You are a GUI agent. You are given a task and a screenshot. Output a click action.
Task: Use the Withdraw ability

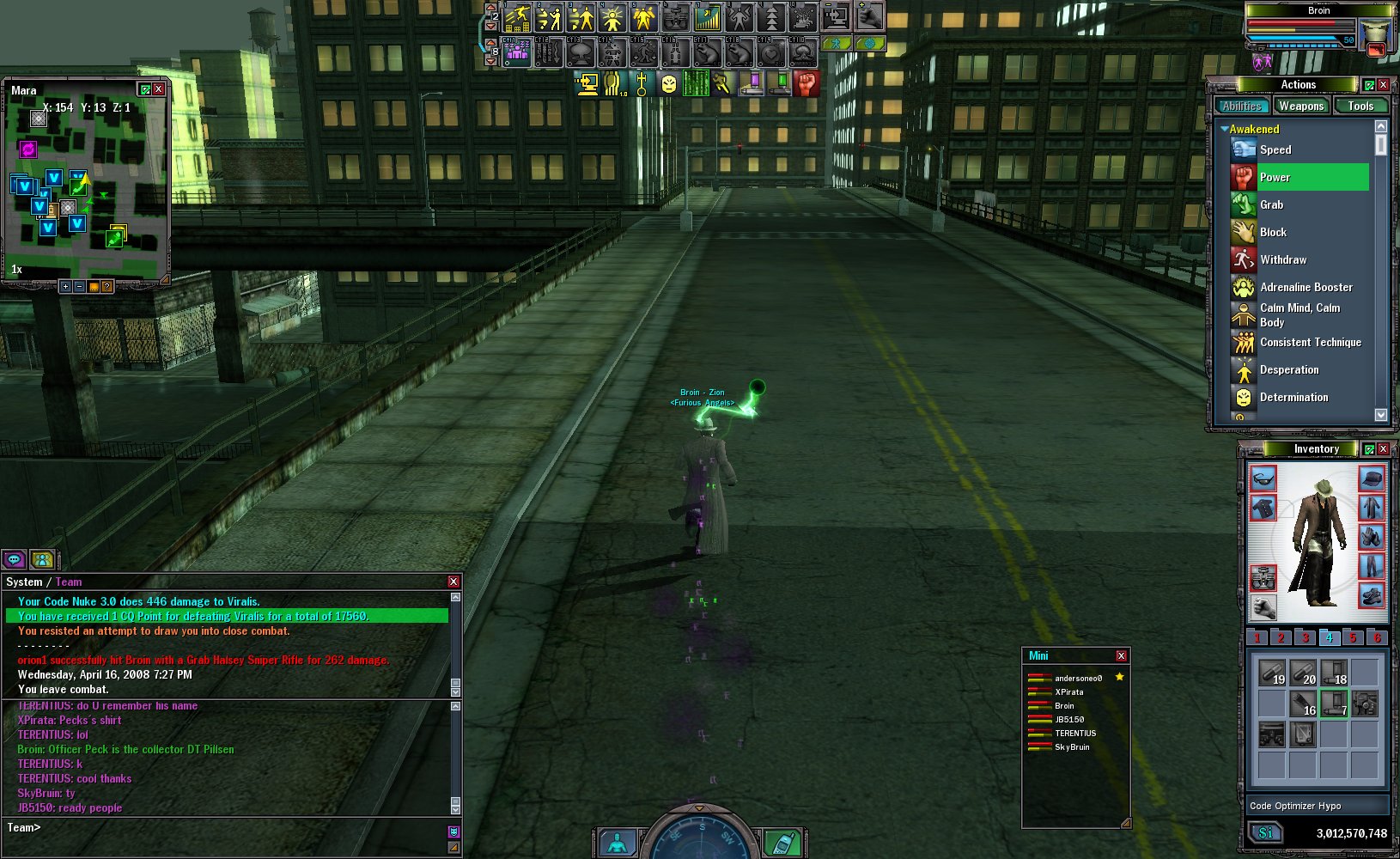coord(1283,259)
